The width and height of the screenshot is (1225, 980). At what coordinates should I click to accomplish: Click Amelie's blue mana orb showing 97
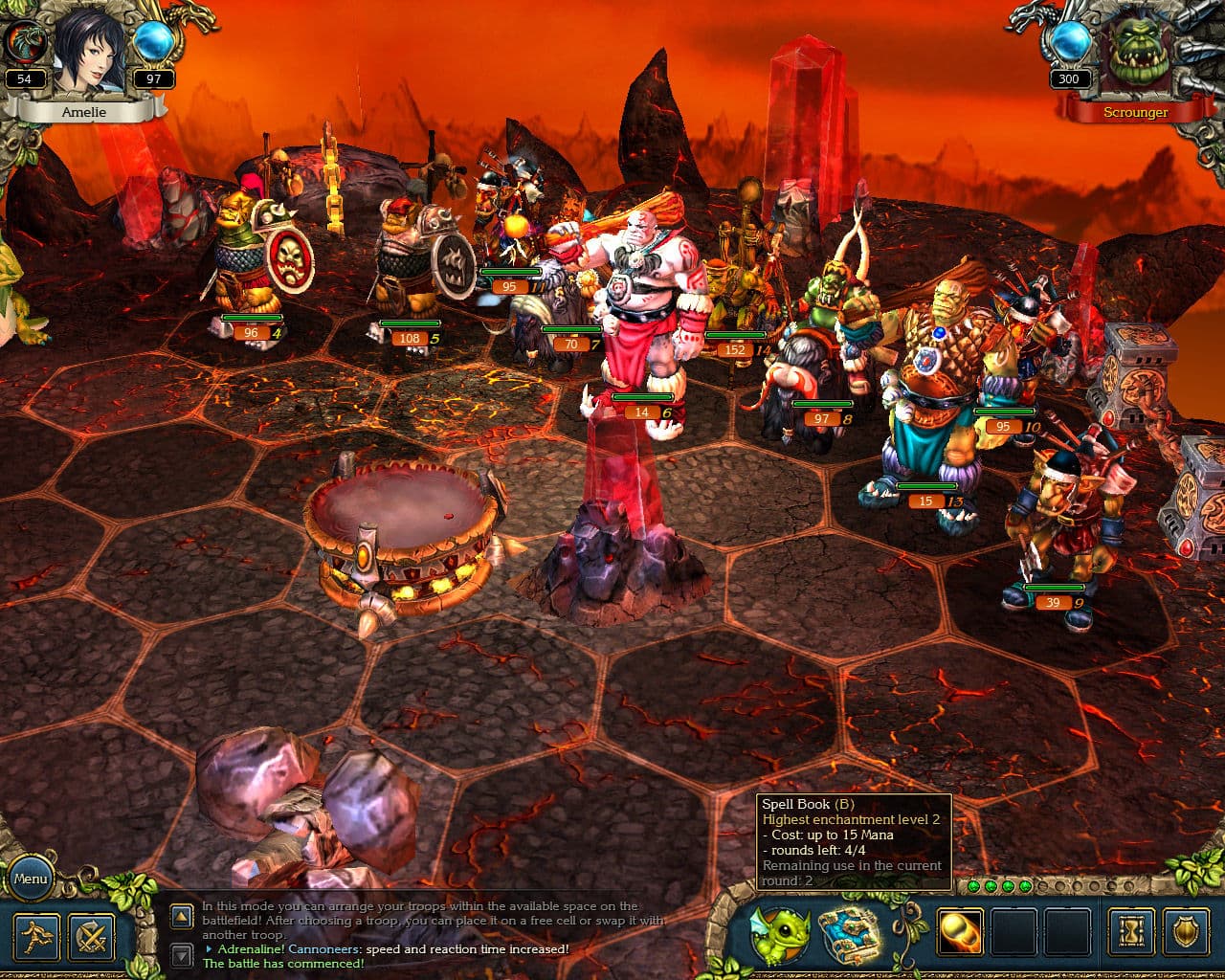click(152, 43)
